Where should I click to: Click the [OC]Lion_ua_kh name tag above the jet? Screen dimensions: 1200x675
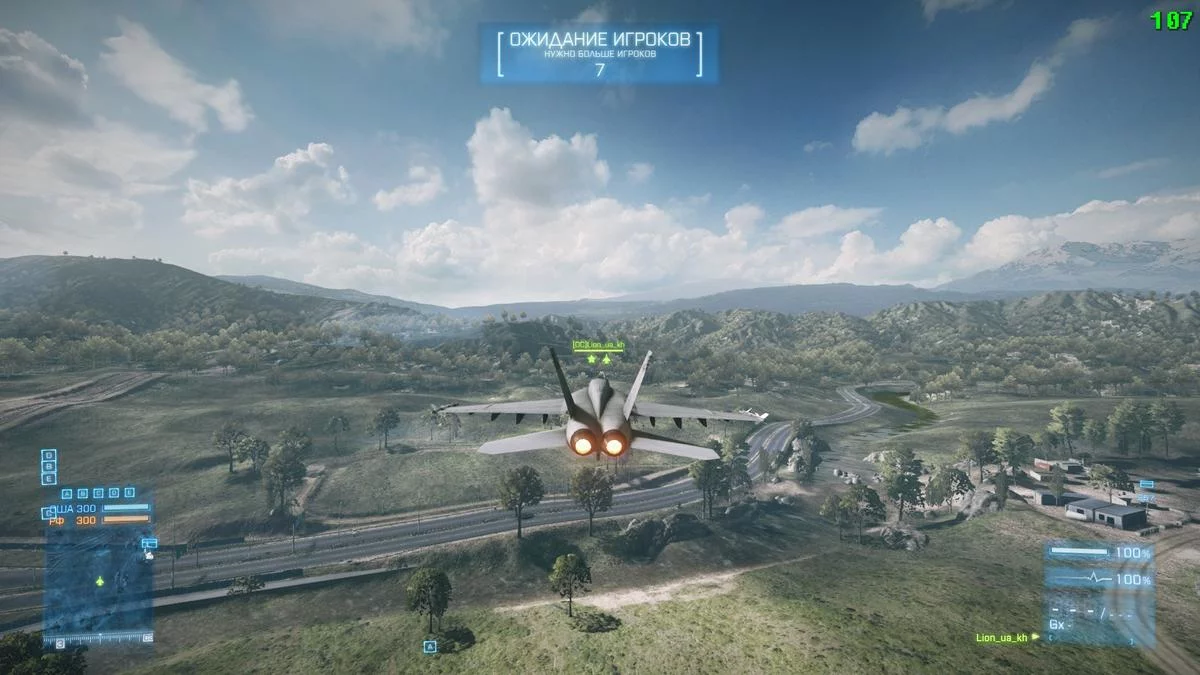[x=598, y=345]
